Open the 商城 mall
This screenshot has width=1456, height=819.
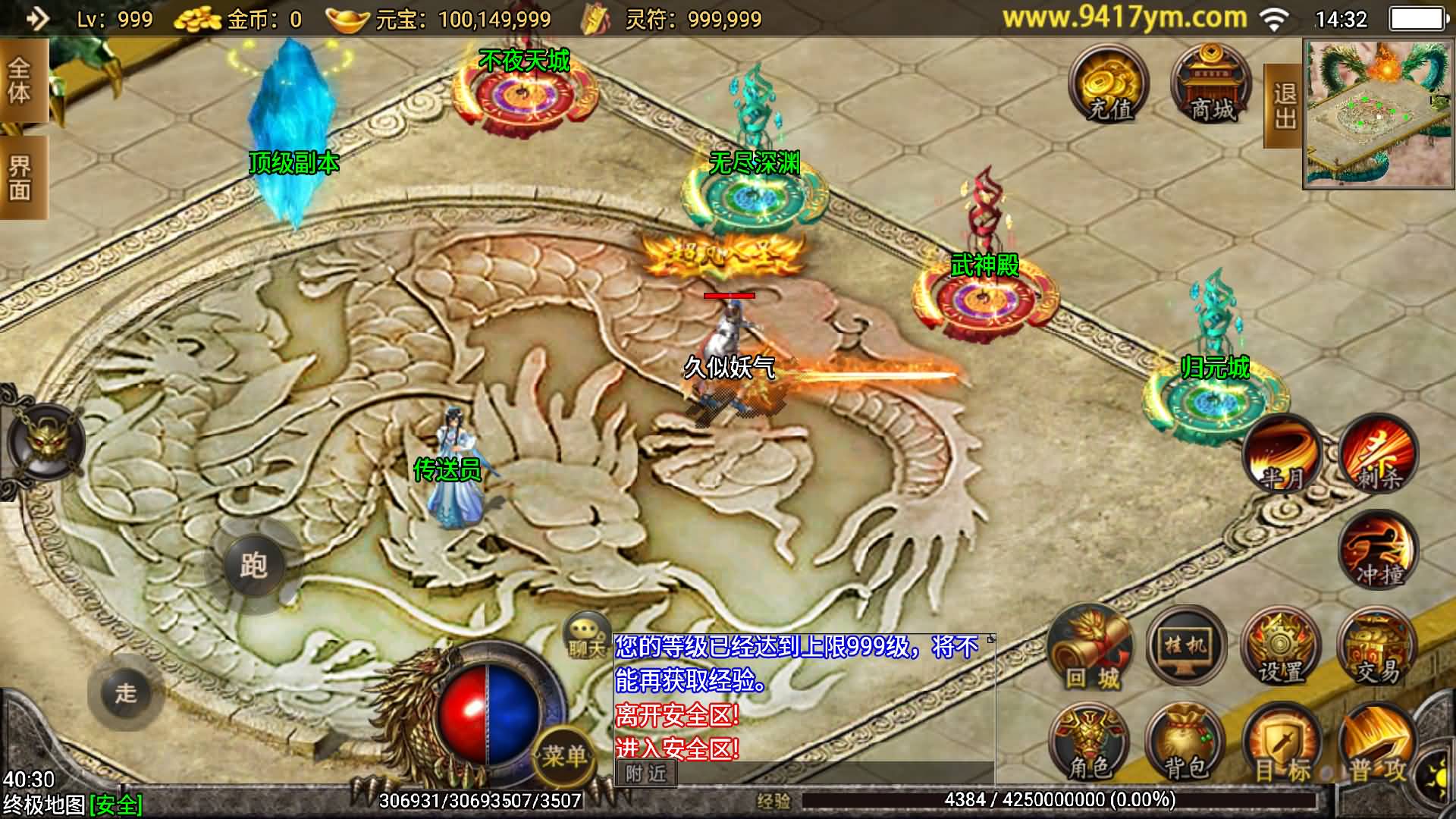pos(1211,85)
